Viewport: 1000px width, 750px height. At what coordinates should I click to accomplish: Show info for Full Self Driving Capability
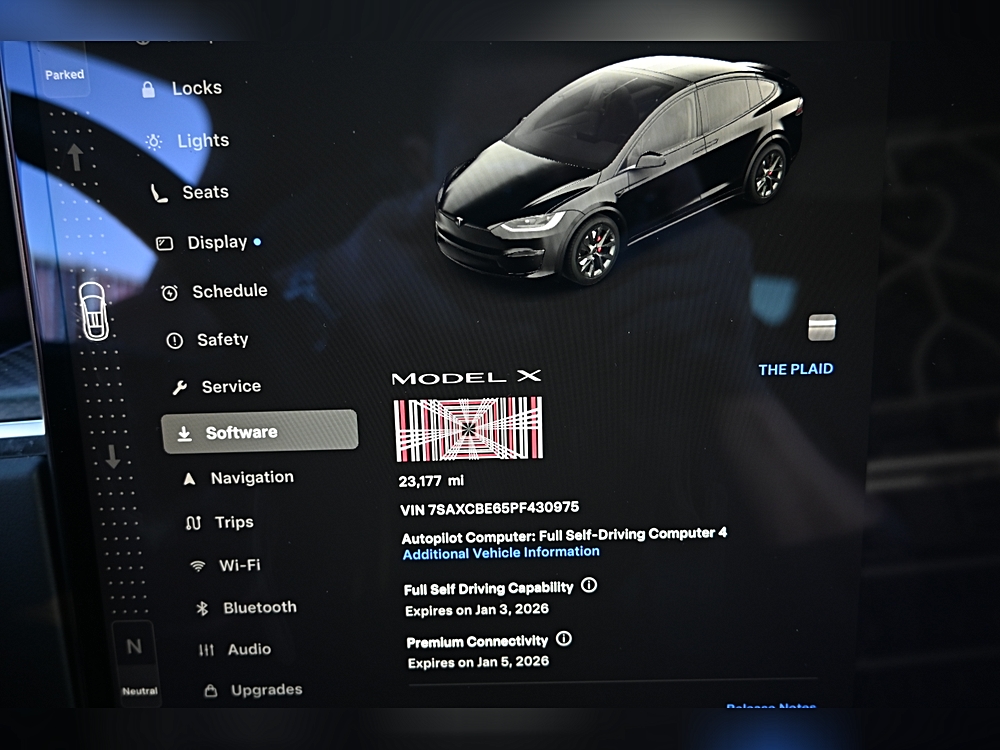pyautogui.click(x=589, y=586)
